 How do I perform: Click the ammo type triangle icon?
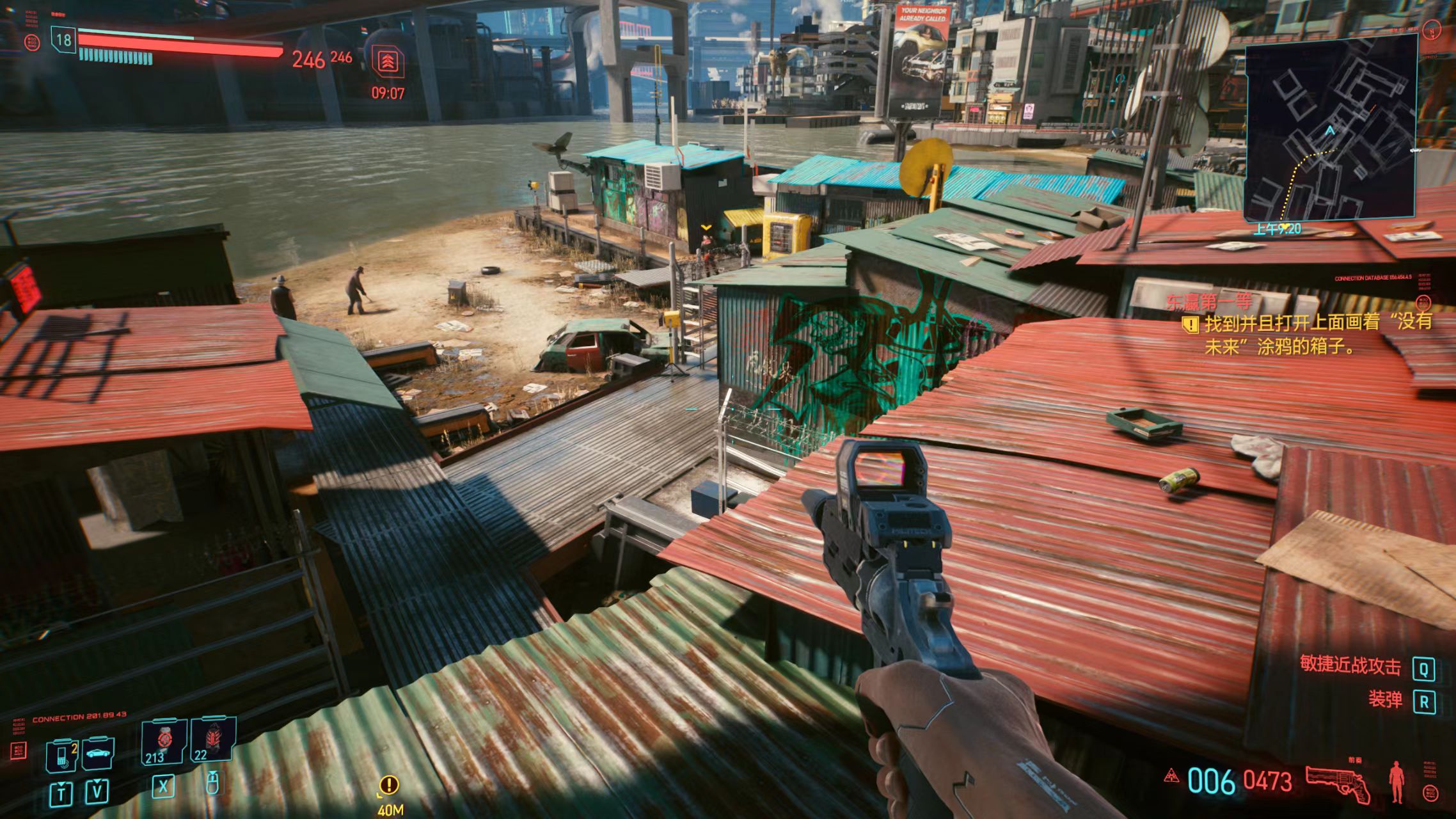(1172, 777)
